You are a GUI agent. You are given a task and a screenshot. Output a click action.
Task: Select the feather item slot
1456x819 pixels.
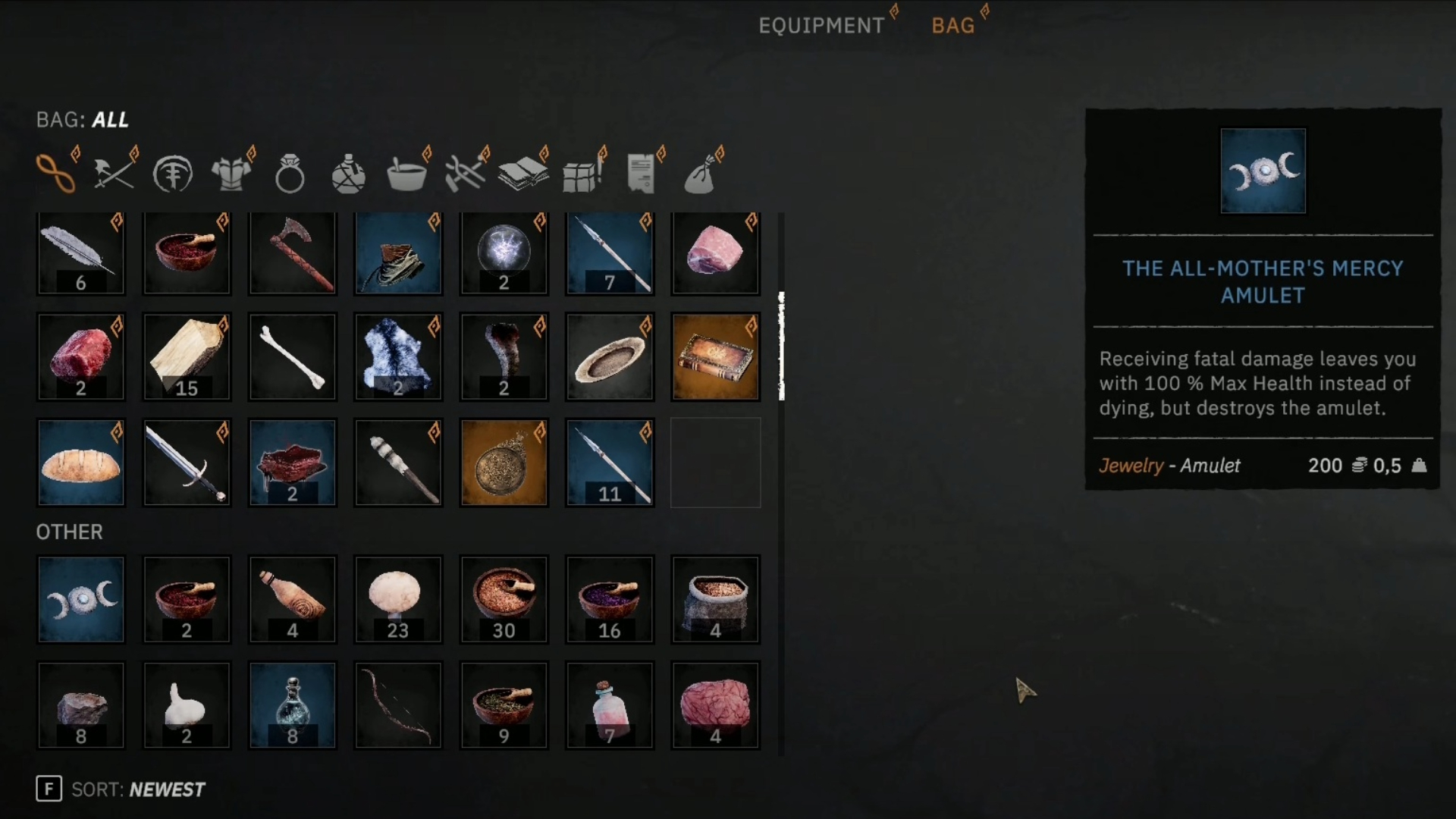click(x=81, y=253)
